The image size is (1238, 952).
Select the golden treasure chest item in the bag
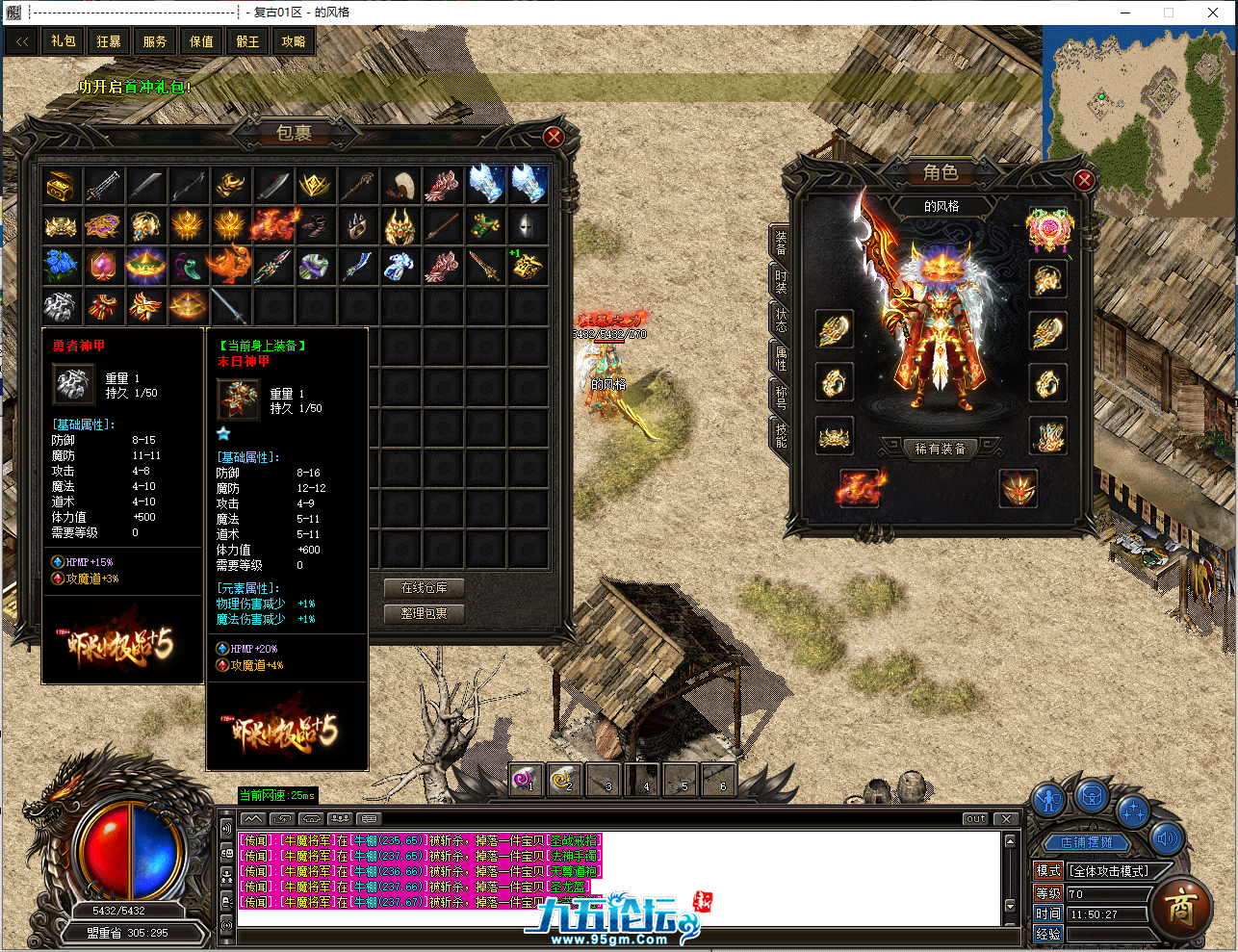(x=61, y=185)
